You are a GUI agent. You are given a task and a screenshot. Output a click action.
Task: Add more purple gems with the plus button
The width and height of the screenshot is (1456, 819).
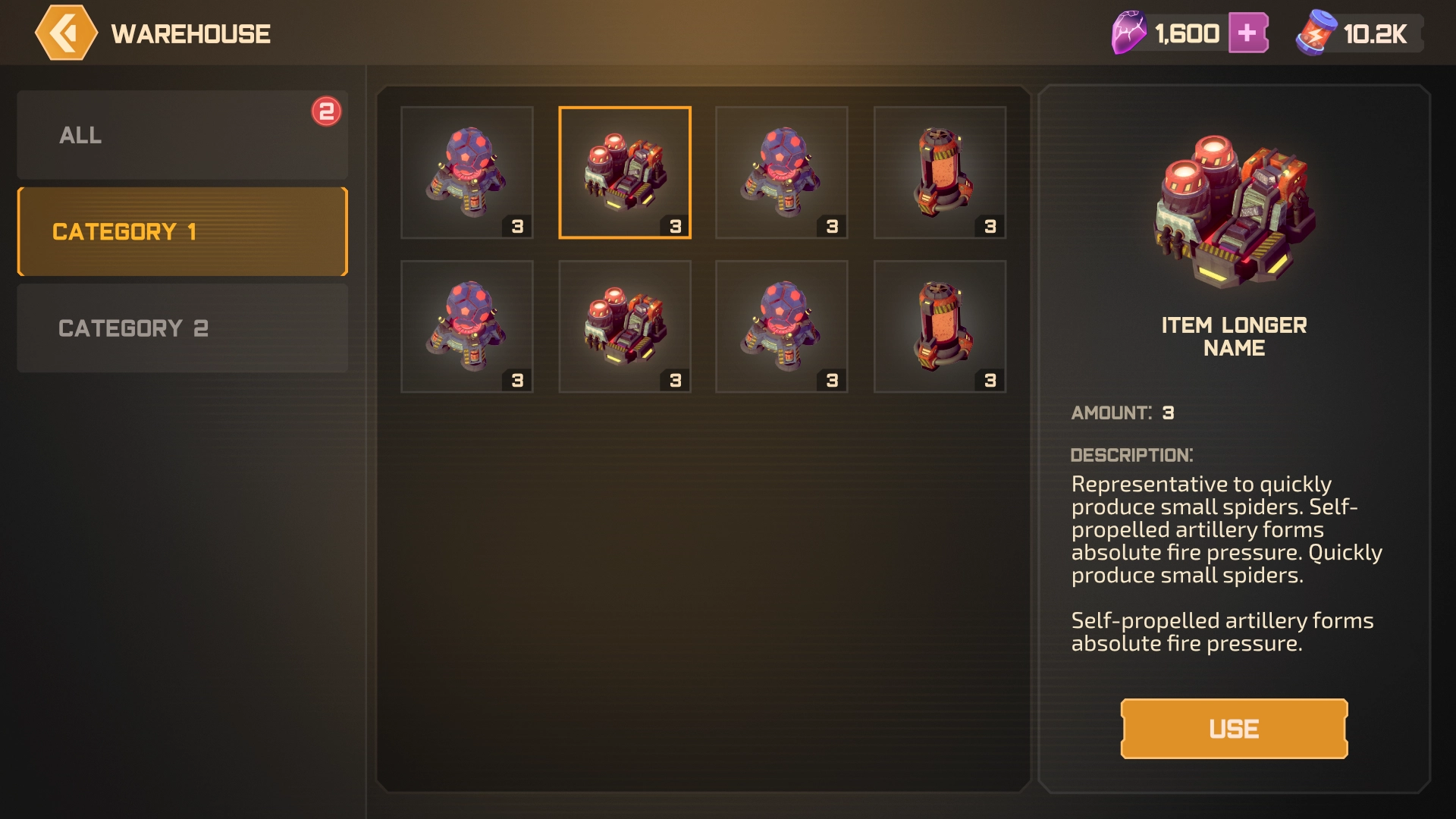pyautogui.click(x=1247, y=33)
